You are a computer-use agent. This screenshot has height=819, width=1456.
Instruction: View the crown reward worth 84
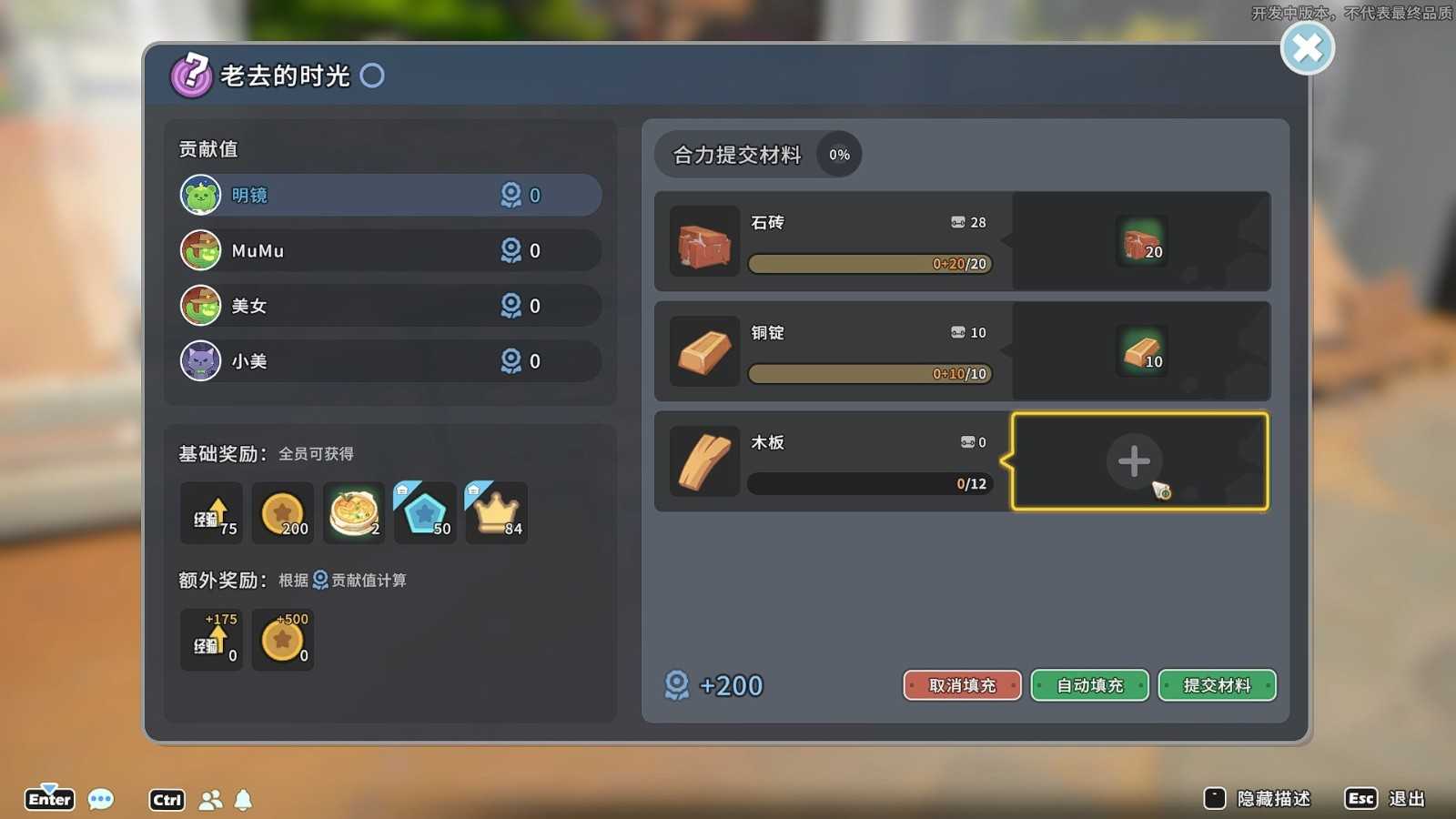point(496,513)
